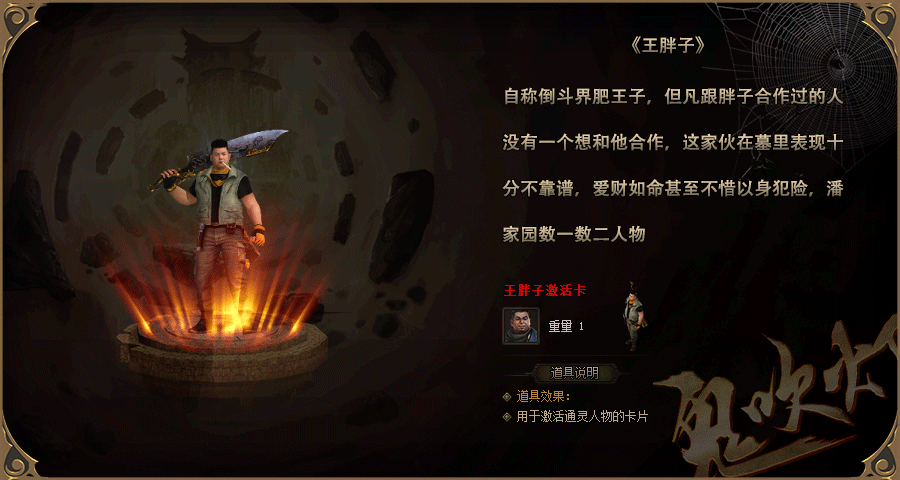Select the 王胖子 activation card portrait icon

point(521,326)
